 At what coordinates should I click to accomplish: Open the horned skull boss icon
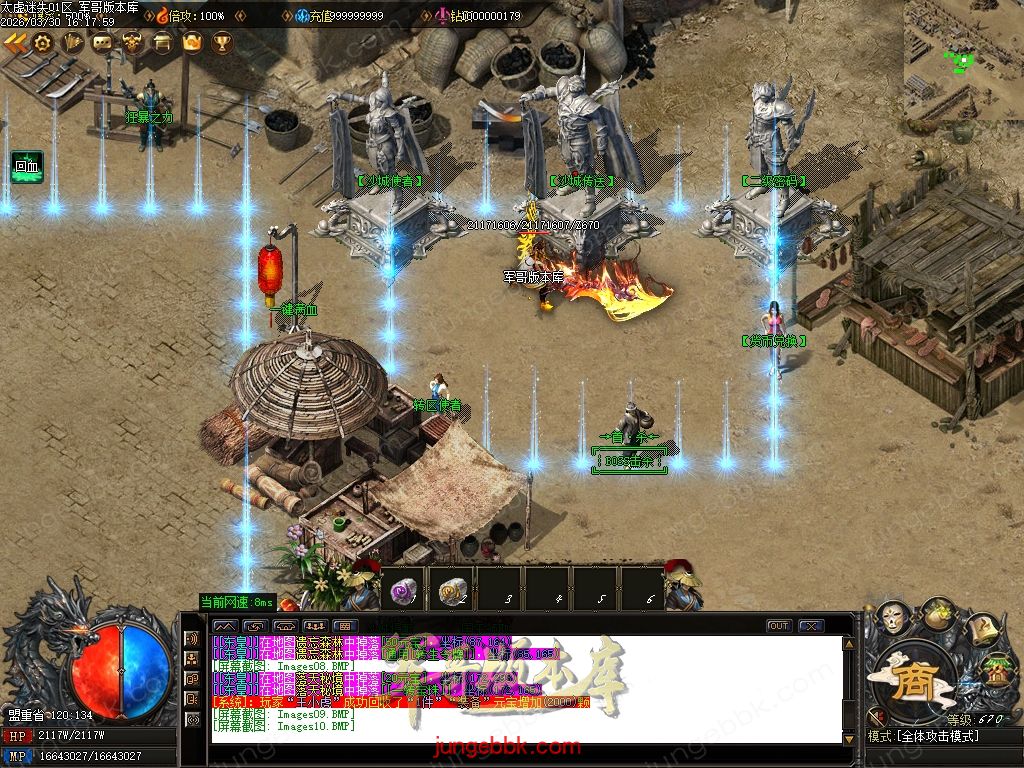tap(132, 42)
